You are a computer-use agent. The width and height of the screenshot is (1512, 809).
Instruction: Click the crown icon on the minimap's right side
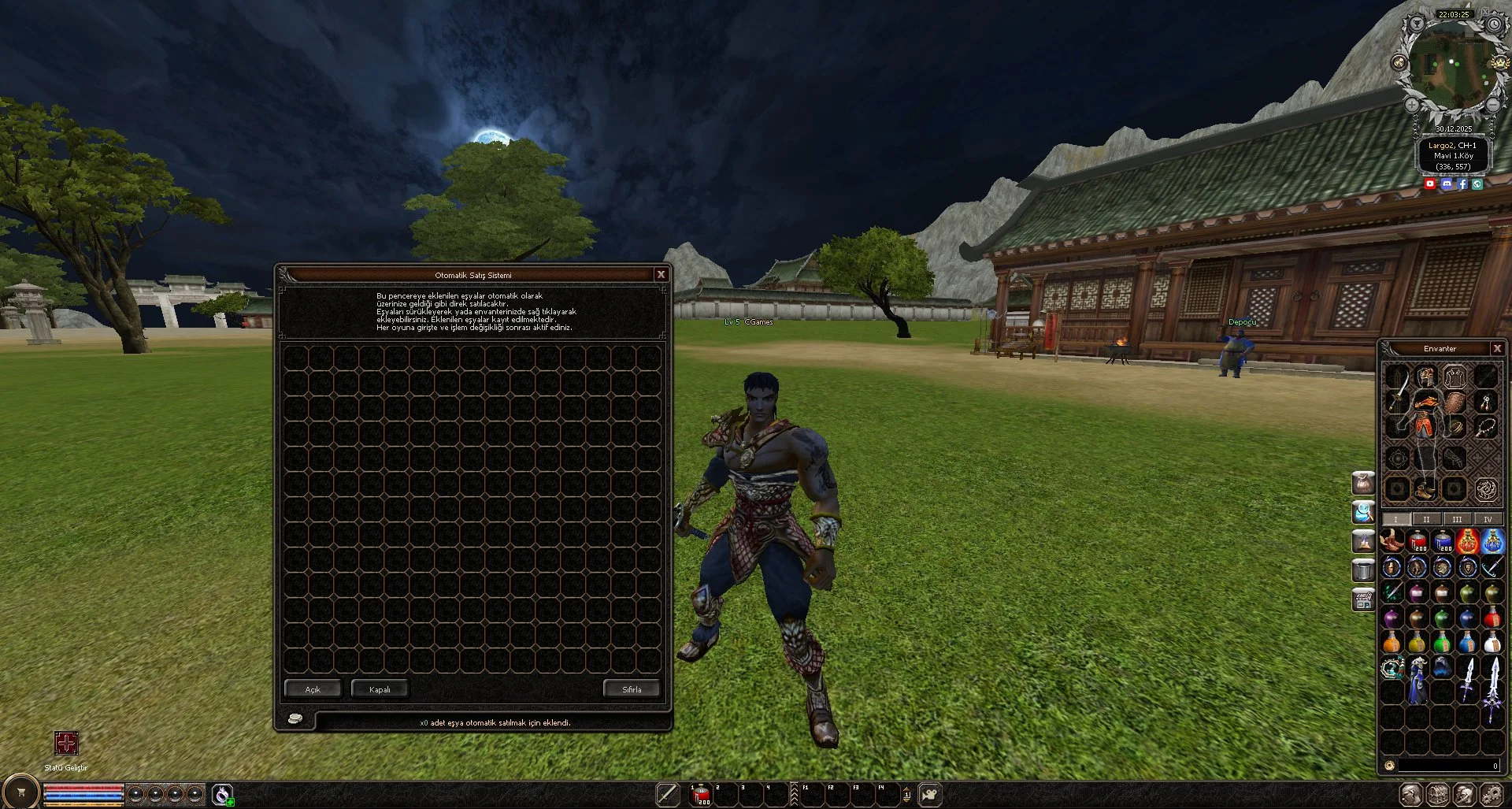[x=1499, y=63]
